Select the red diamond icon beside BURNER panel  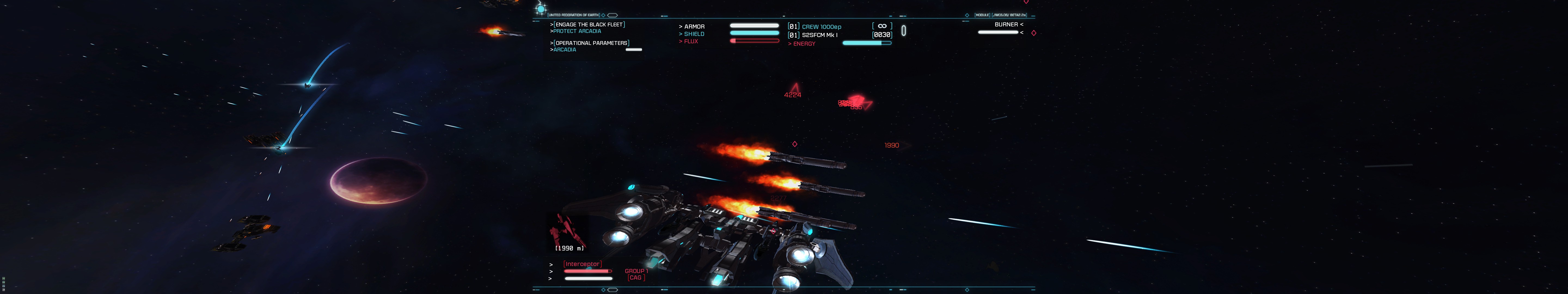(x=1034, y=32)
